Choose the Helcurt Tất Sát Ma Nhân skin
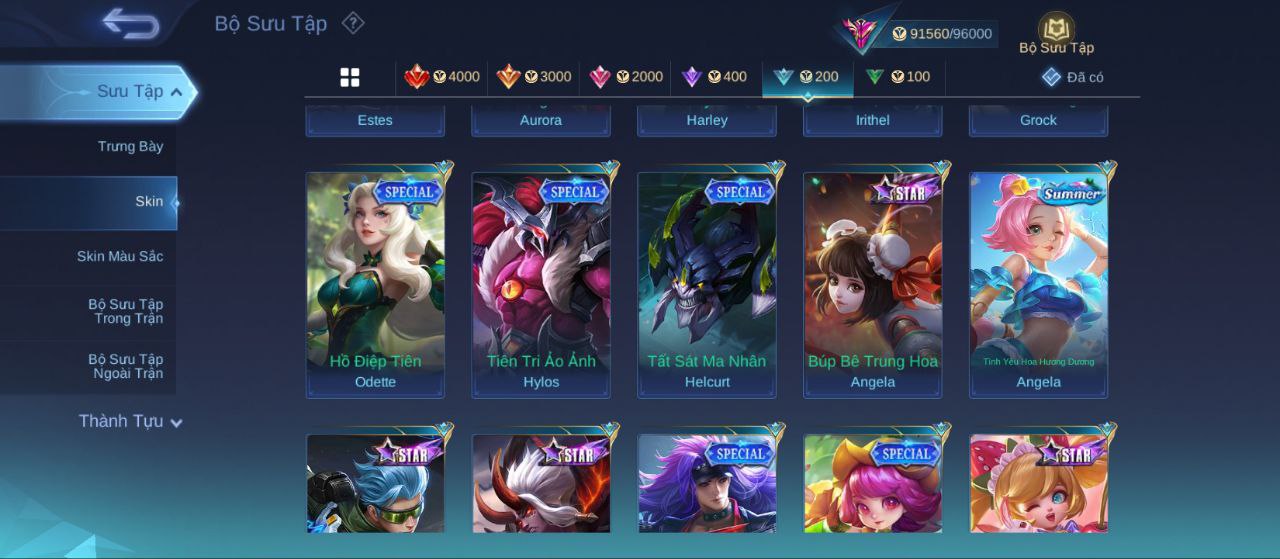Image resolution: width=1280 pixels, height=559 pixels. pos(707,284)
